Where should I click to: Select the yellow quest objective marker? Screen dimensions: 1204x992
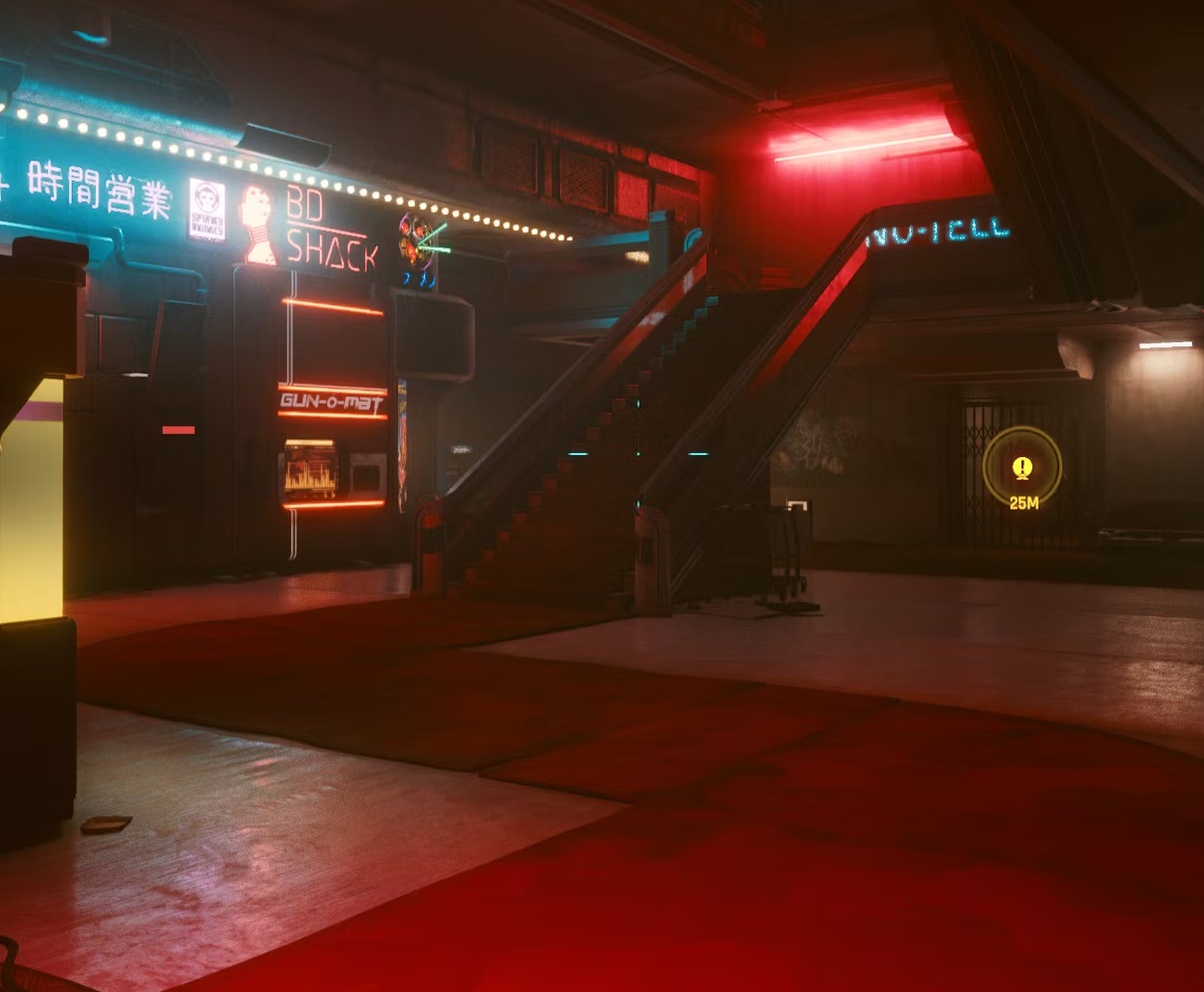click(x=1021, y=467)
